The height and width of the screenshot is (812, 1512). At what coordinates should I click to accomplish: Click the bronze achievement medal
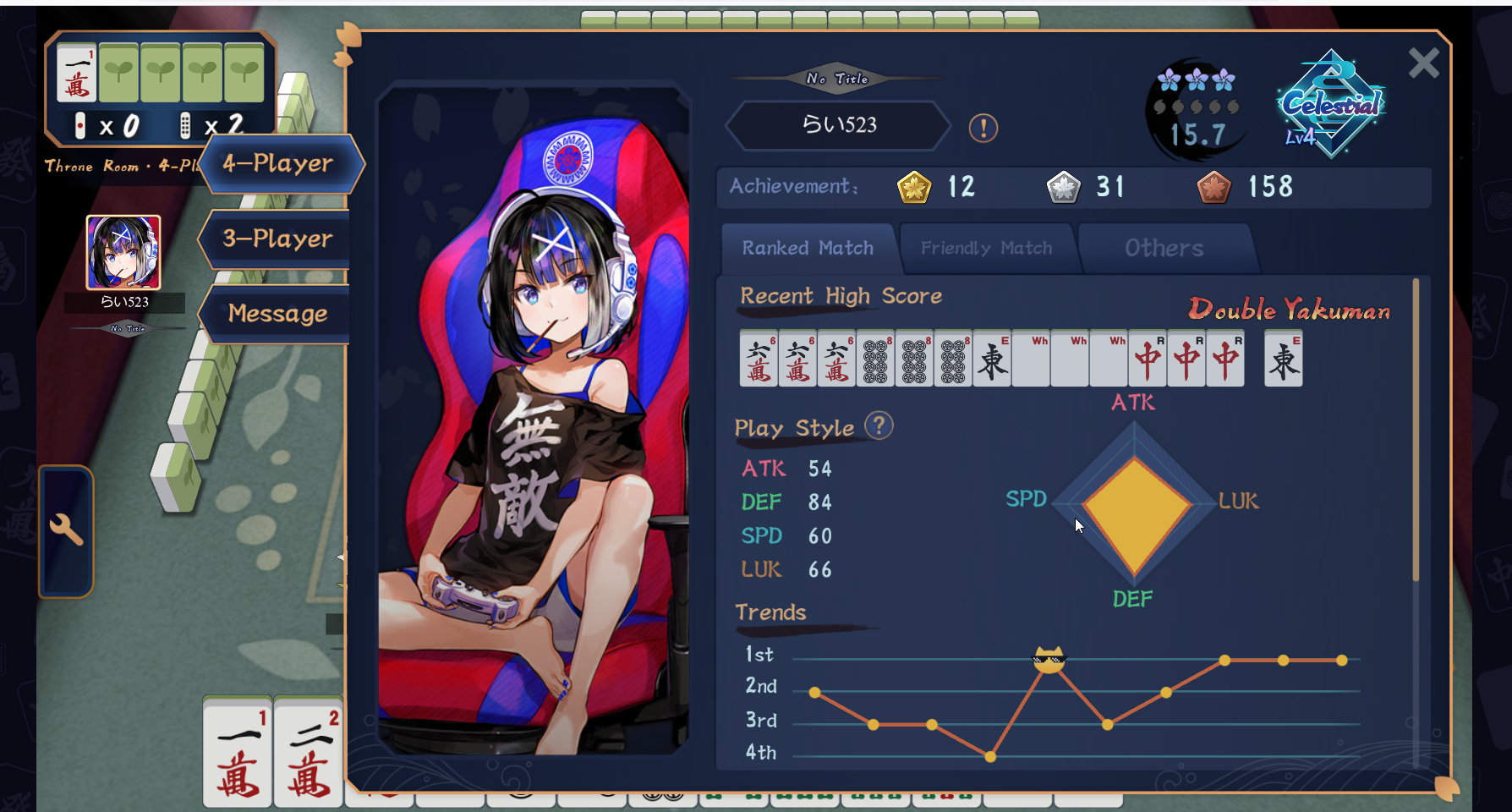pos(1213,188)
